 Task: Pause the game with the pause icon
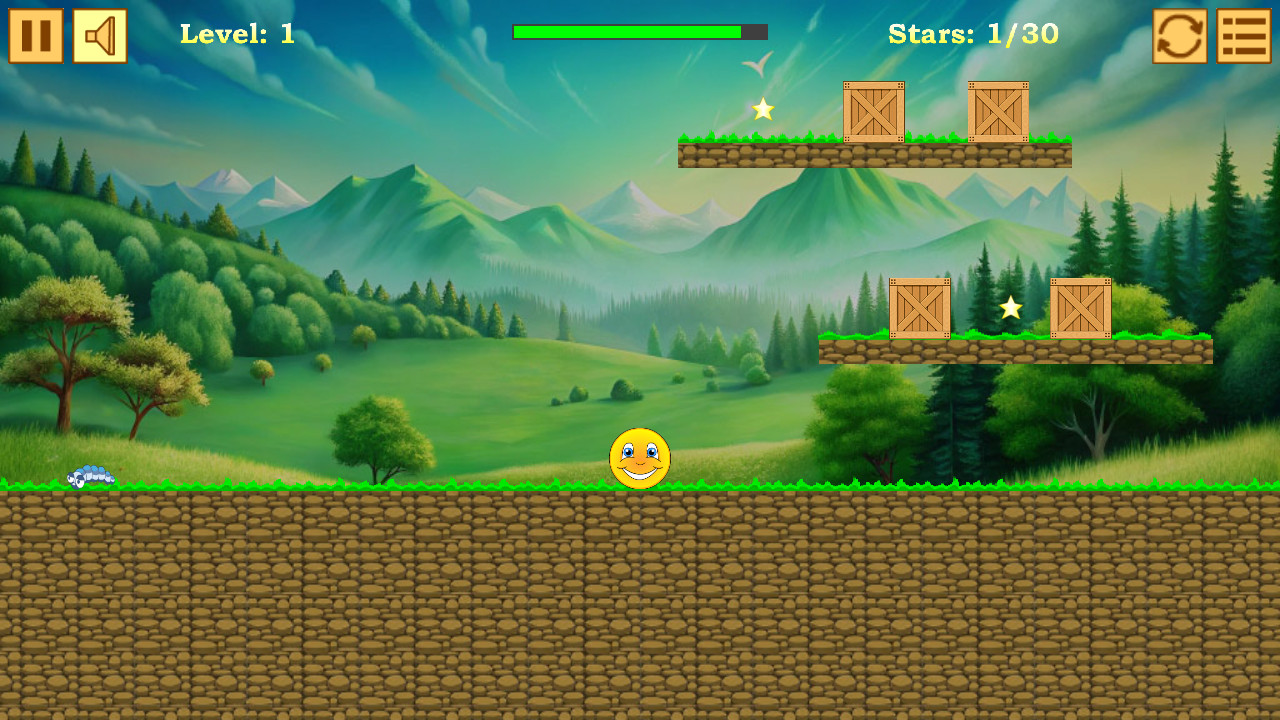35,35
